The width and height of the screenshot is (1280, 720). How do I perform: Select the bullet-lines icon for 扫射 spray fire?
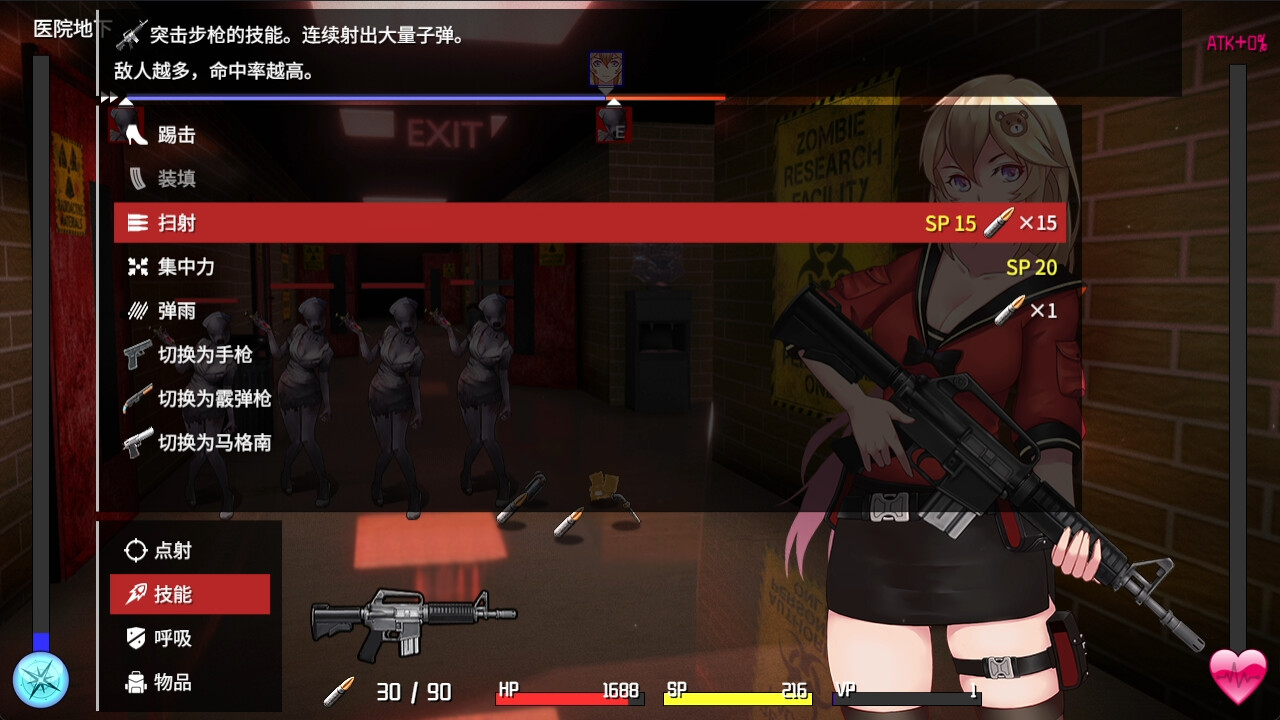tap(136, 222)
